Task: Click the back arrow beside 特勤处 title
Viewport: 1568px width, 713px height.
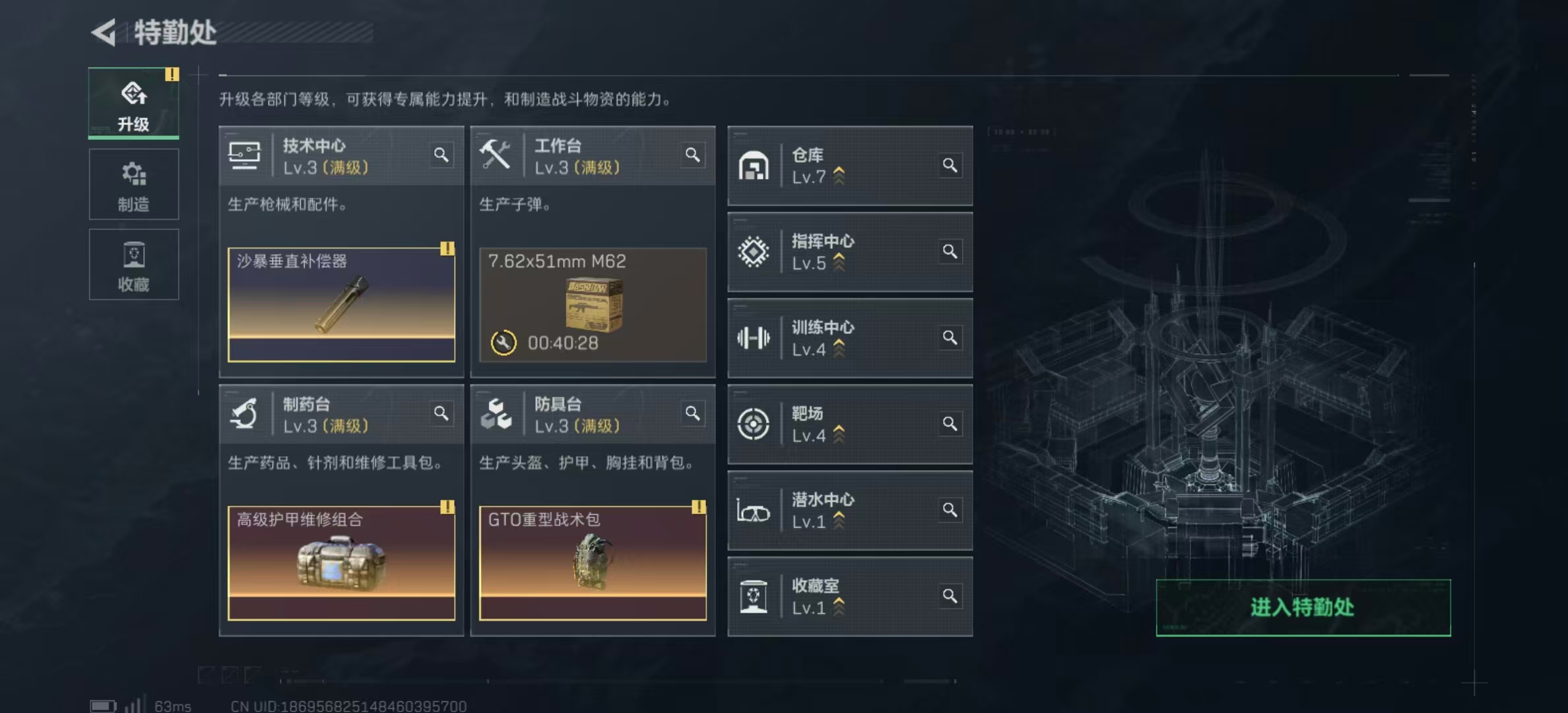Action: click(106, 31)
